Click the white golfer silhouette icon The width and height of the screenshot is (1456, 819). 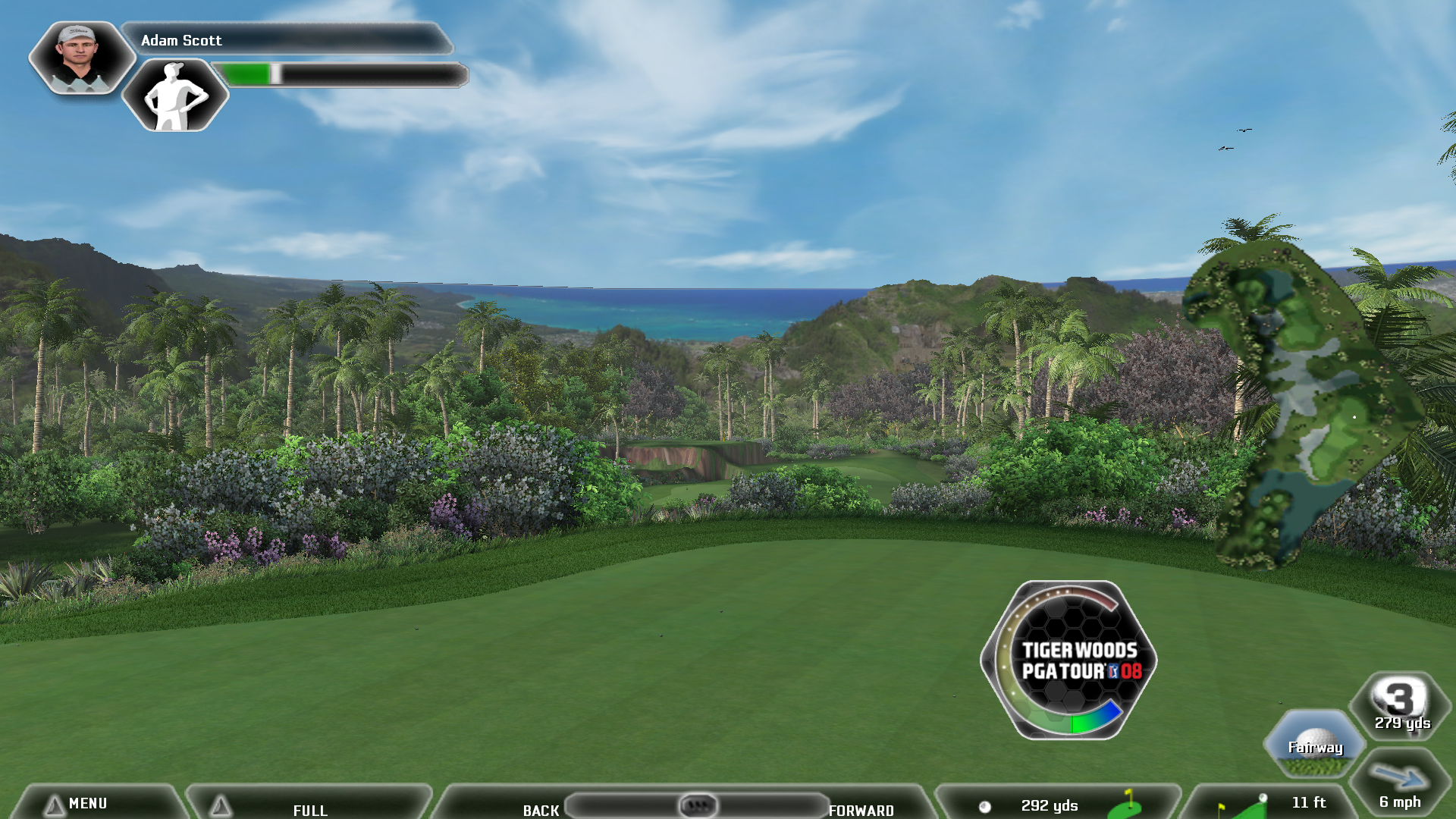click(x=175, y=96)
